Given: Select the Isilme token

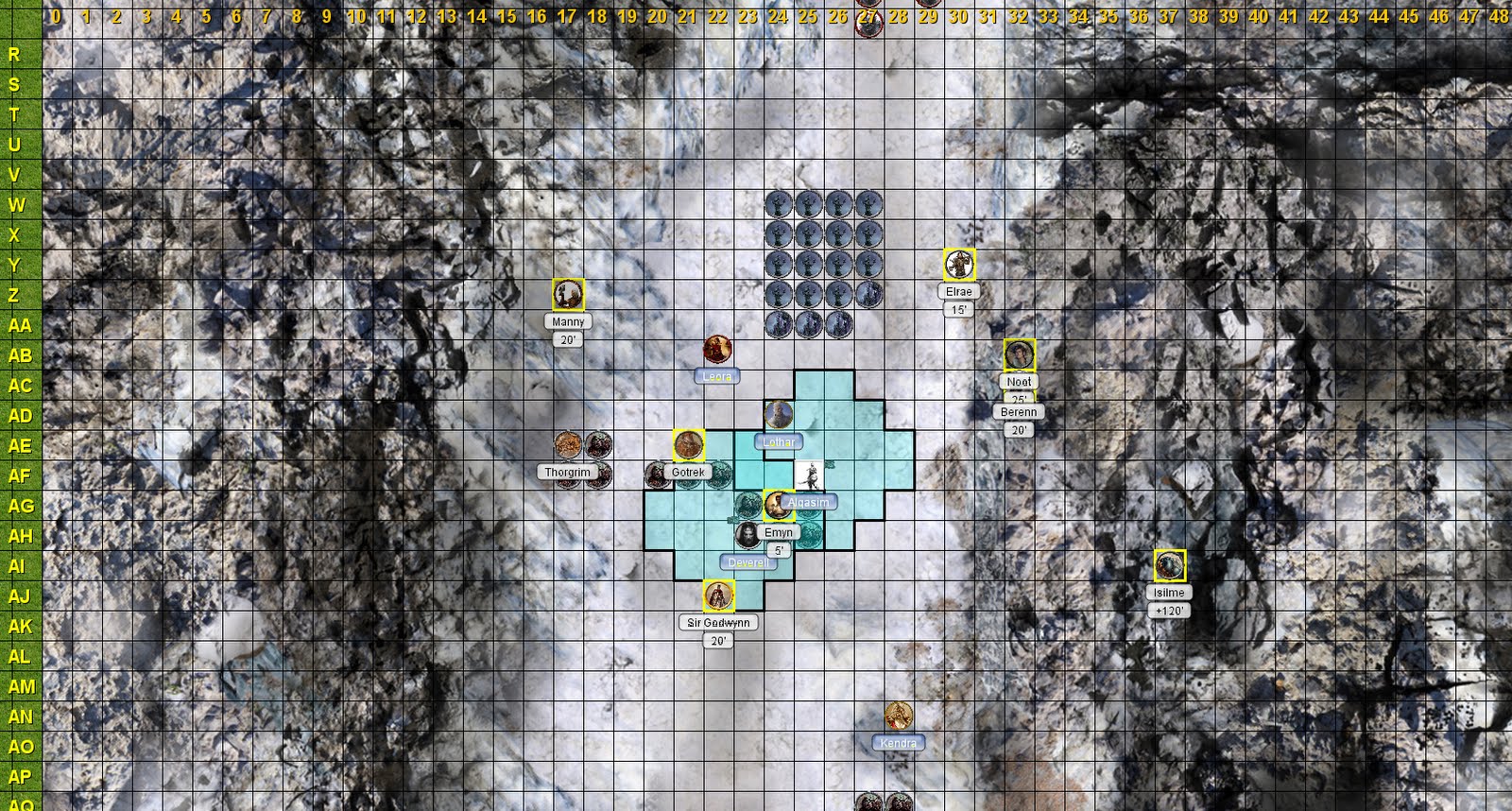Looking at the screenshot, I should [x=1170, y=565].
